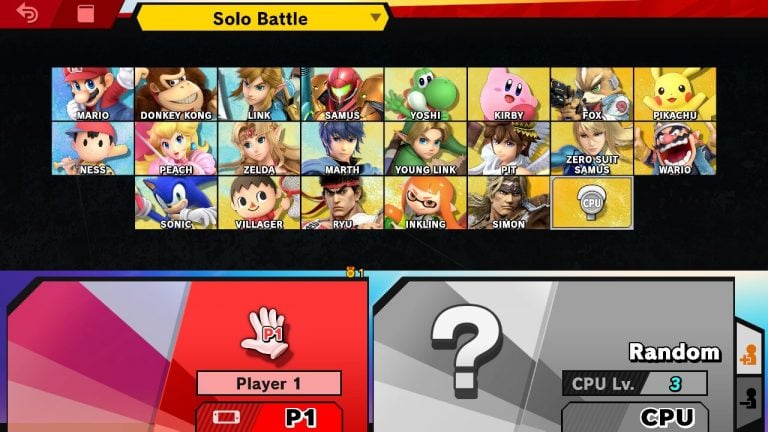Choose Mario from the fighter roster
The width and height of the screenshot is (768, 432).
92,94
